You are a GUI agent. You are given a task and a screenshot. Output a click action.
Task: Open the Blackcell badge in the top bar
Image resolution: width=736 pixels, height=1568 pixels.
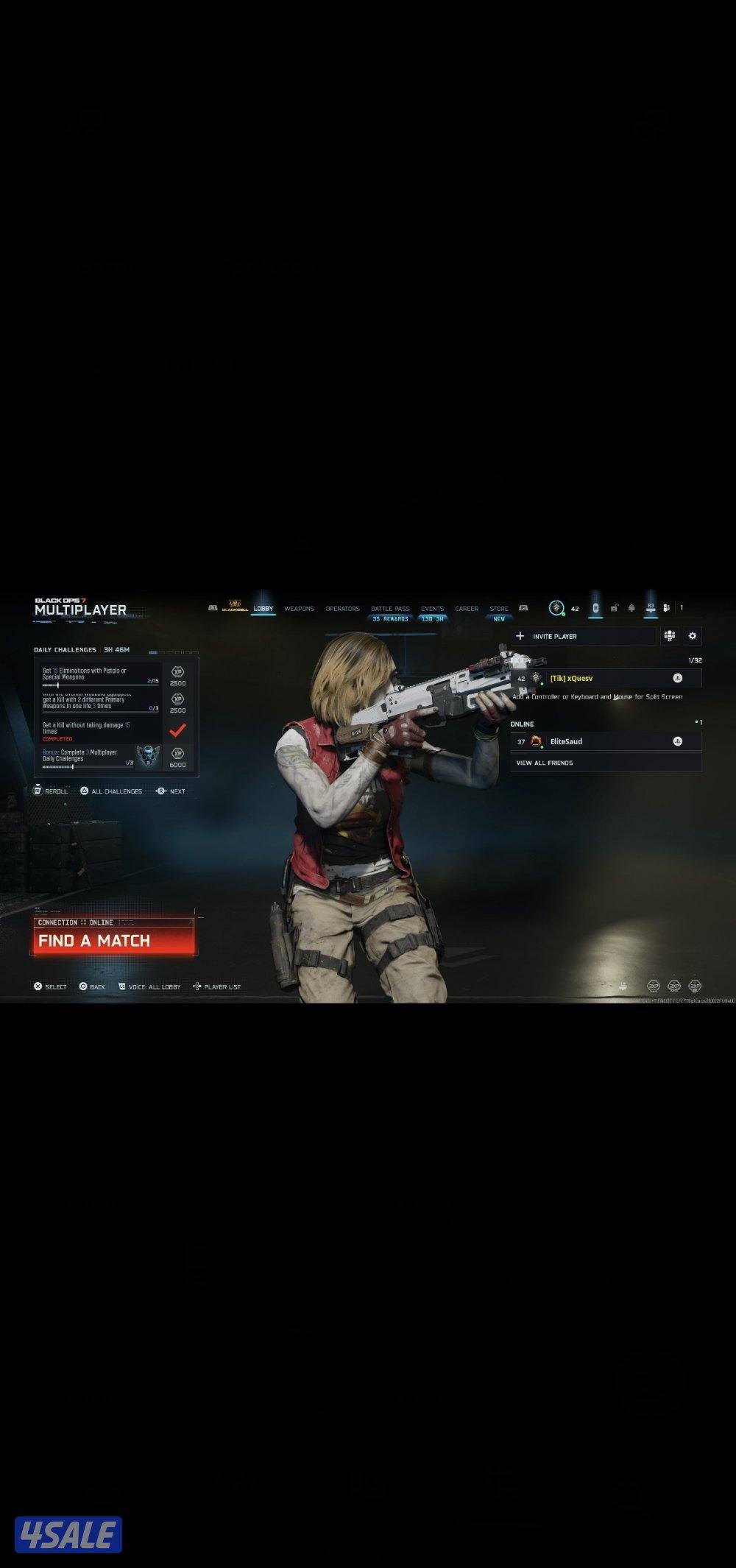click(x=235, y=607)
